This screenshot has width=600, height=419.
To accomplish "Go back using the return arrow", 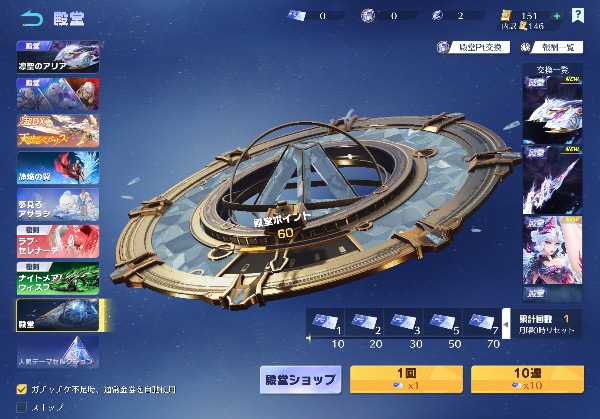I will pyautogui.click(x=32, y=16).
